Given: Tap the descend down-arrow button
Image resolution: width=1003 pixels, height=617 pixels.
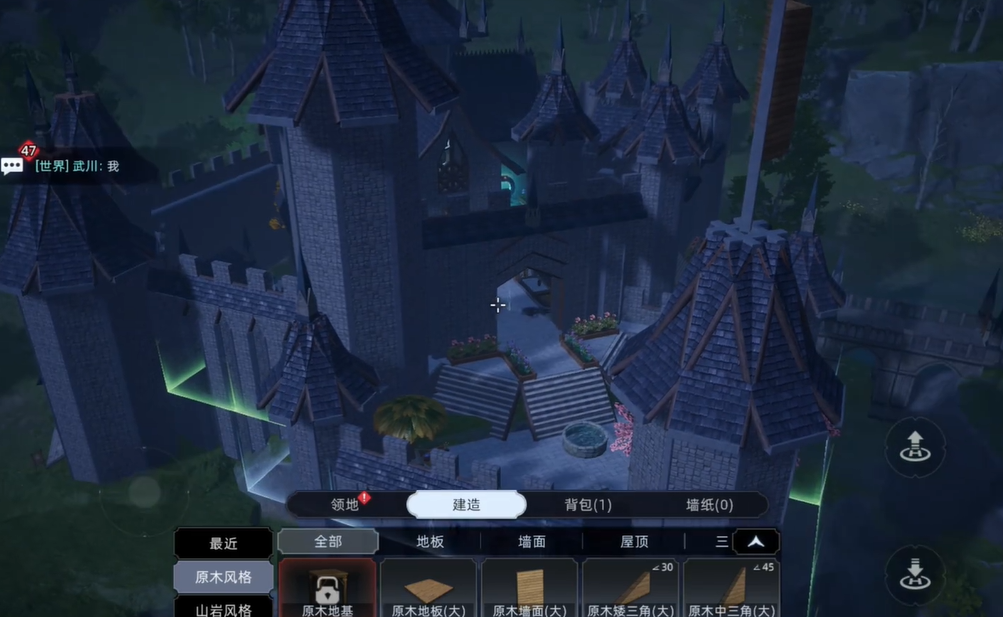Looking at the screenshot, I should click(914, 574).
